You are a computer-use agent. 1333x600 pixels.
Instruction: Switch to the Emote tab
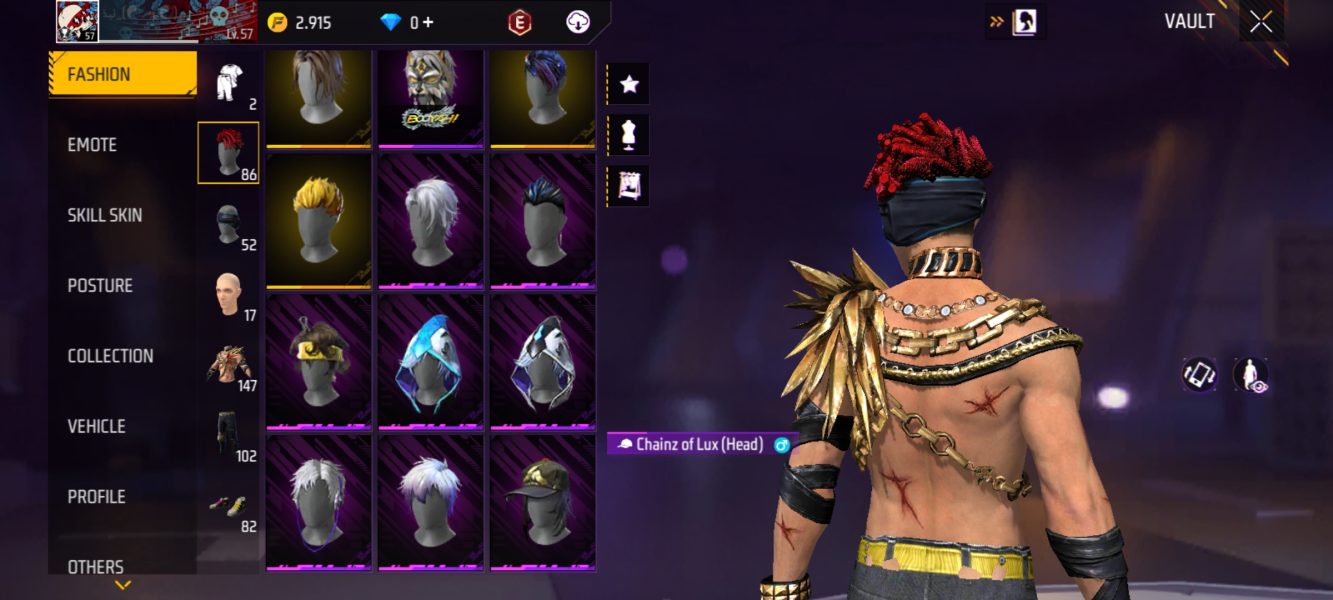coord(92,145)
